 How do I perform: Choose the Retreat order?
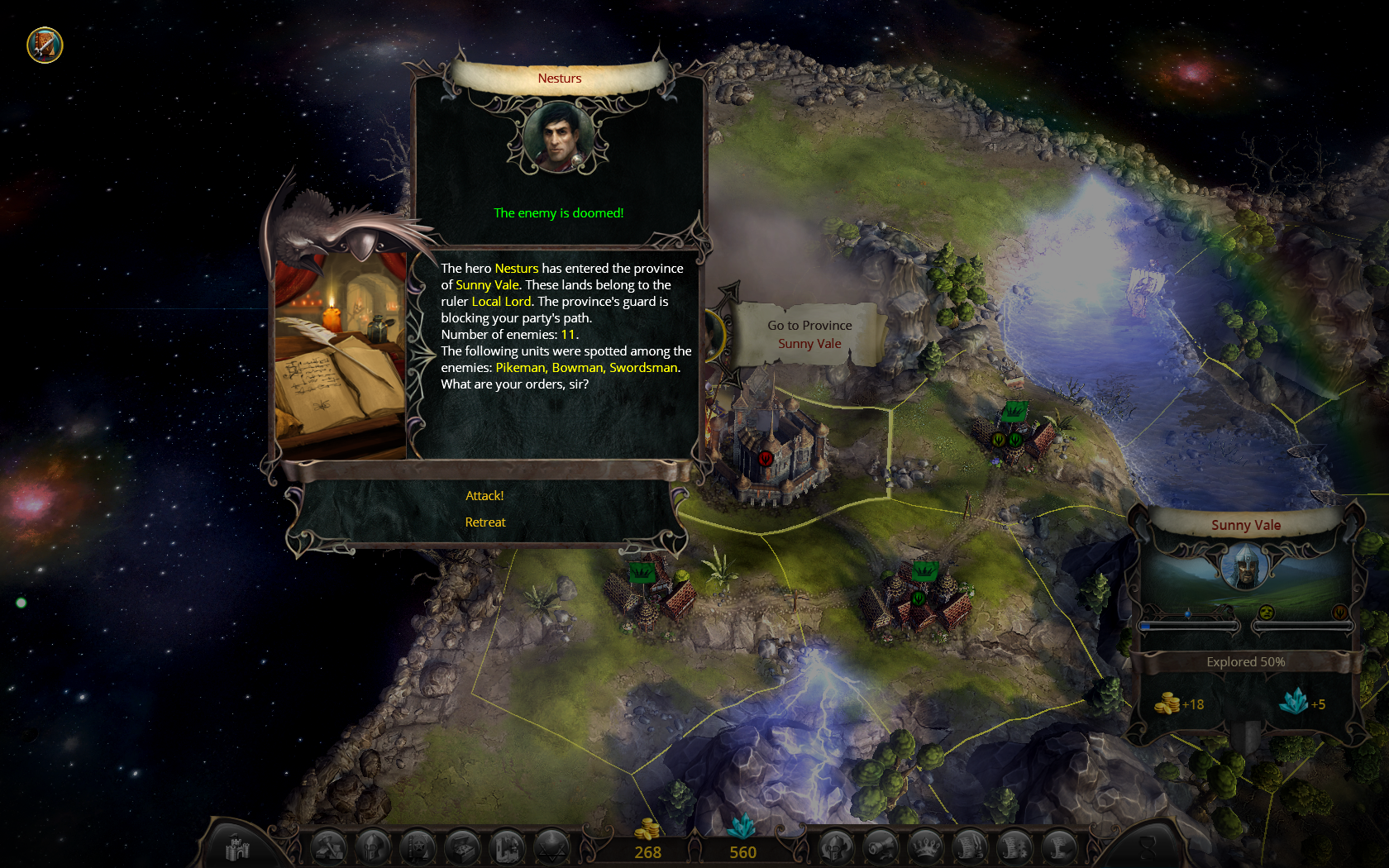click(x=485, y=522)
